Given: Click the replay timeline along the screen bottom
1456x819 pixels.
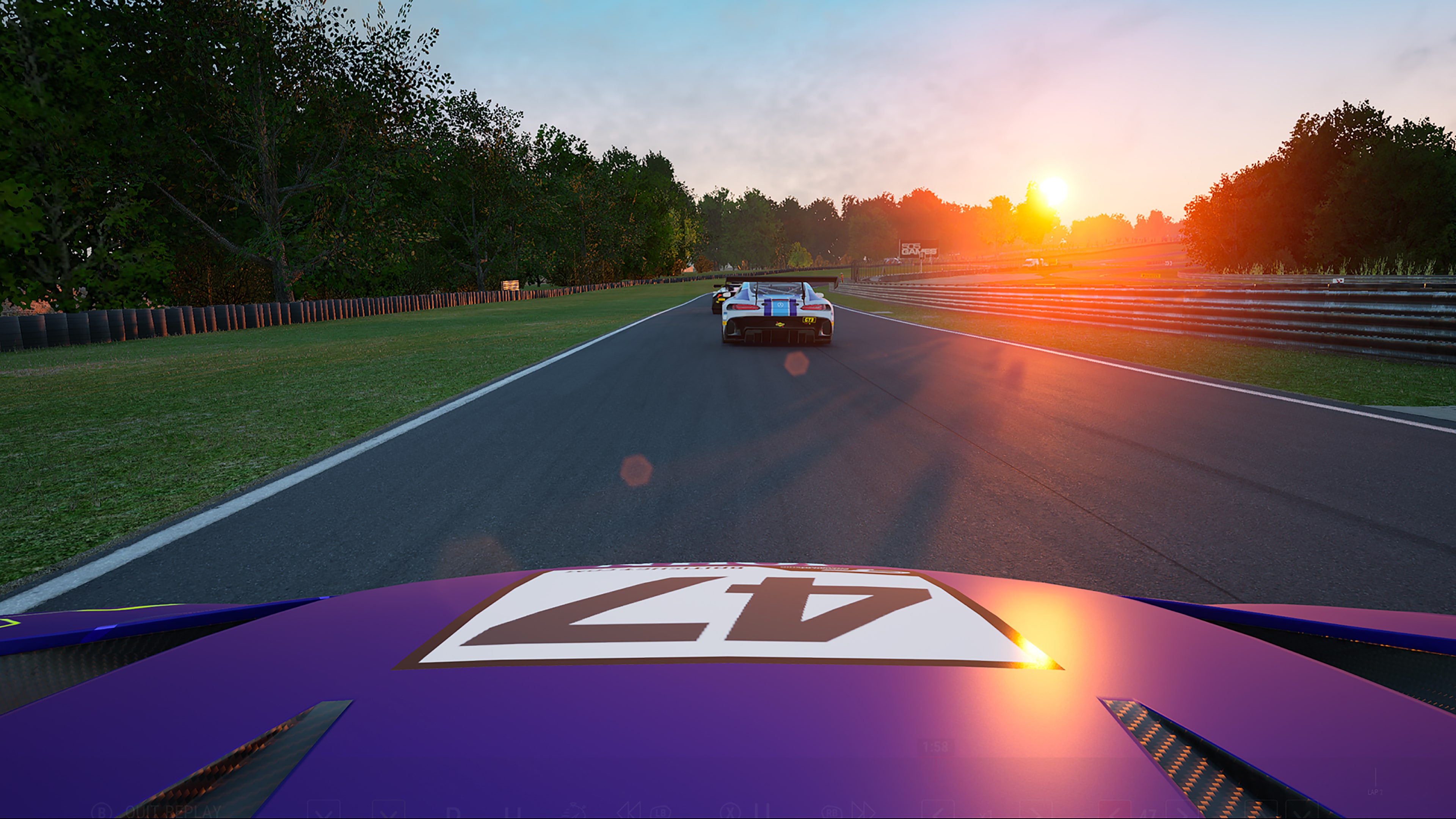Looking at the screenshot, I should [x=728, y=817].
